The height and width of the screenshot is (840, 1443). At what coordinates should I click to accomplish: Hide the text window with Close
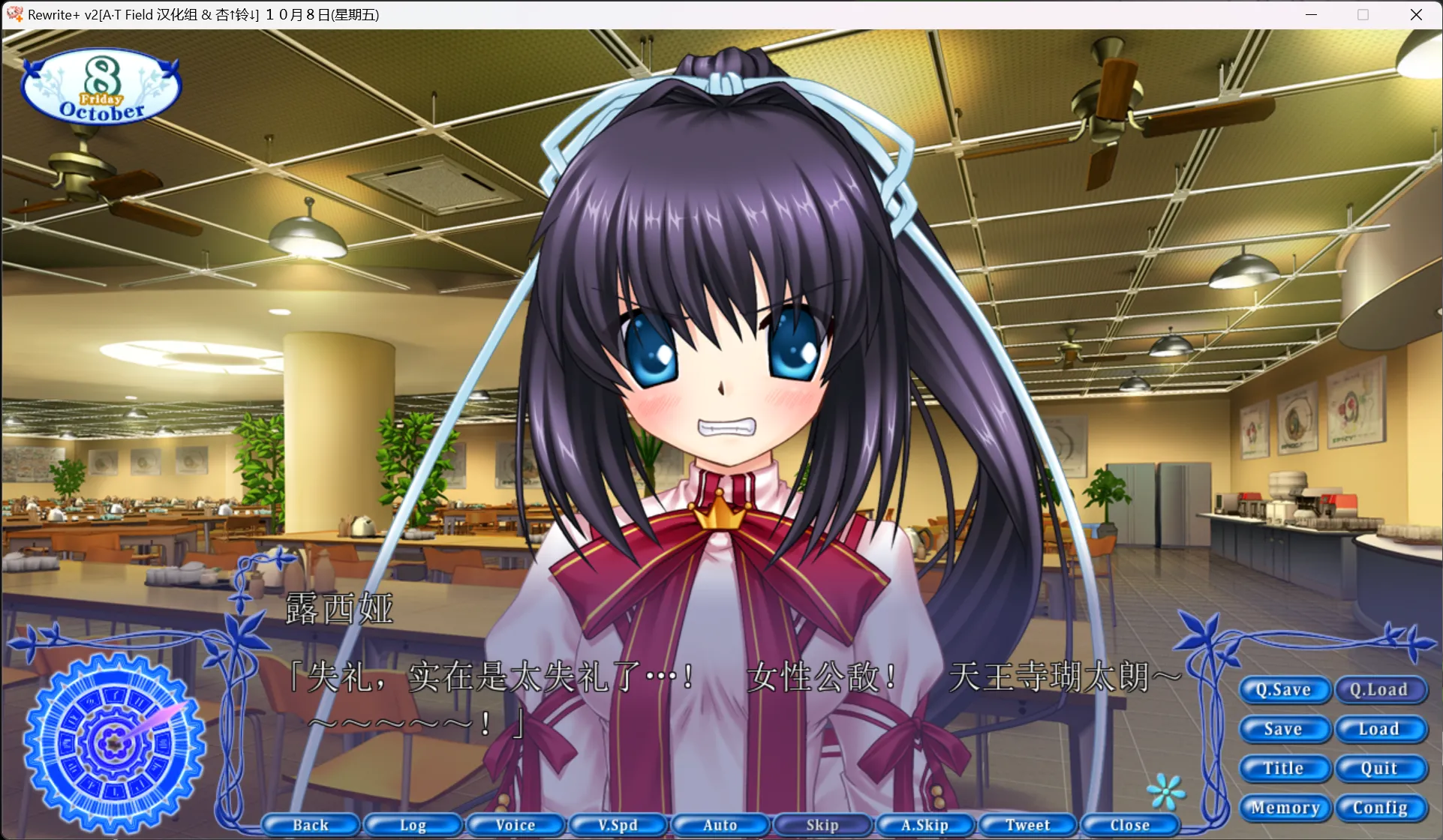pyautogui.click(x=1130, y=824)
